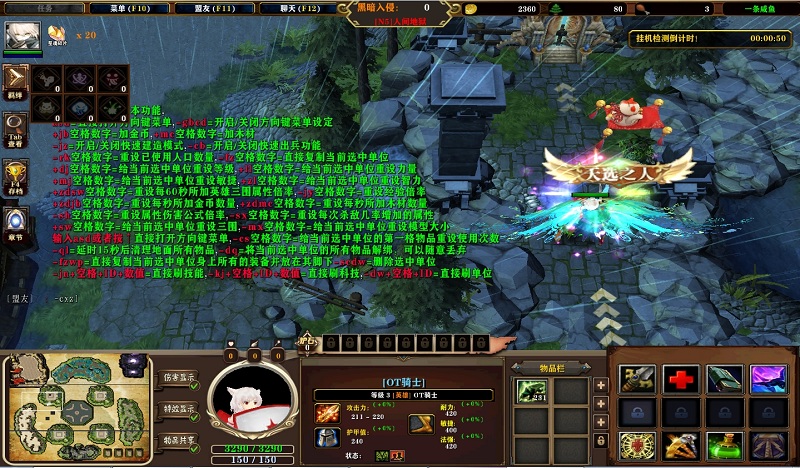800x468 pixels.
Task: Activate the purple lightning ability icon
Action: 768,379
